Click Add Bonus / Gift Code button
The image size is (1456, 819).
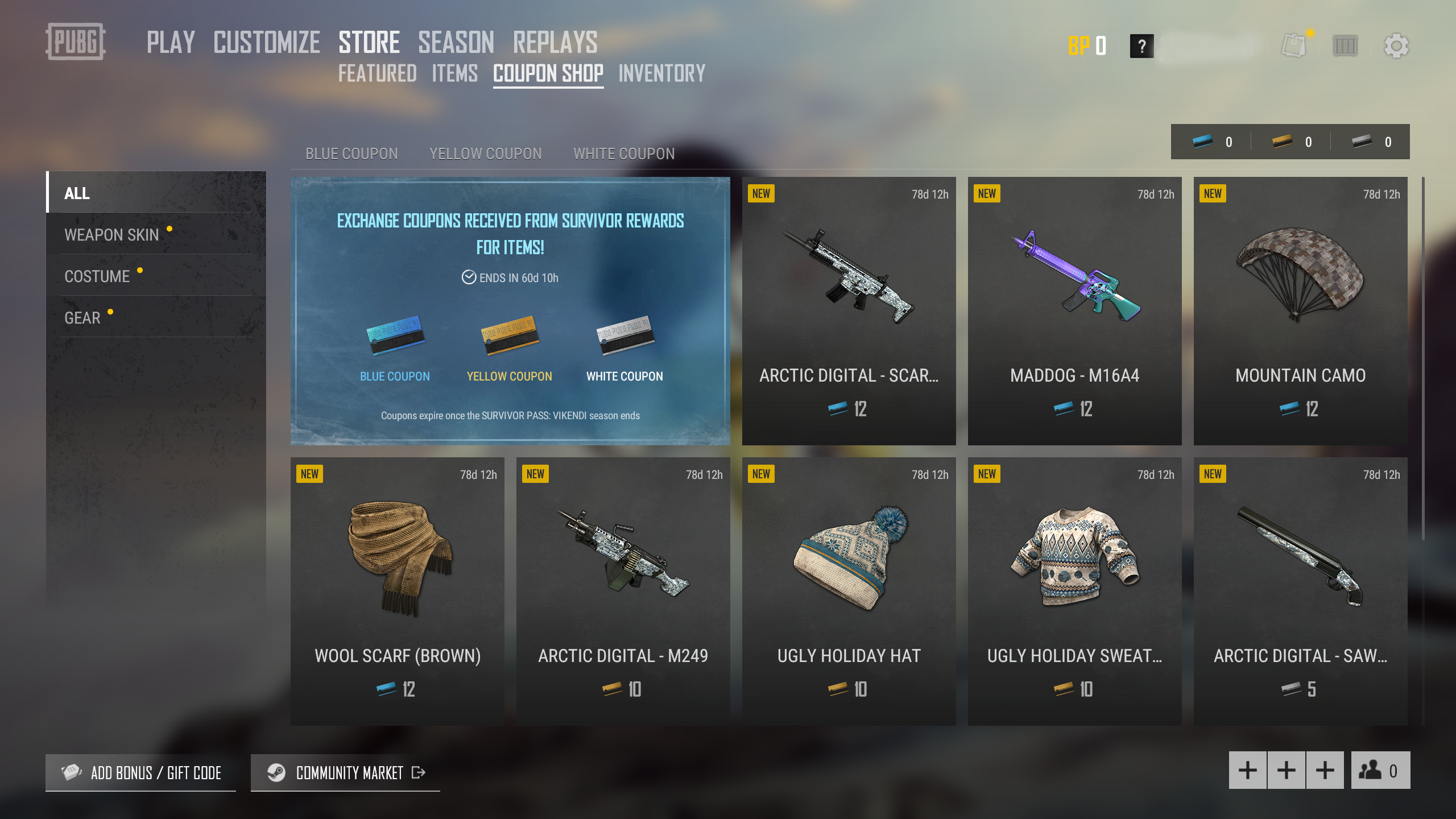(x=141, y=772)
